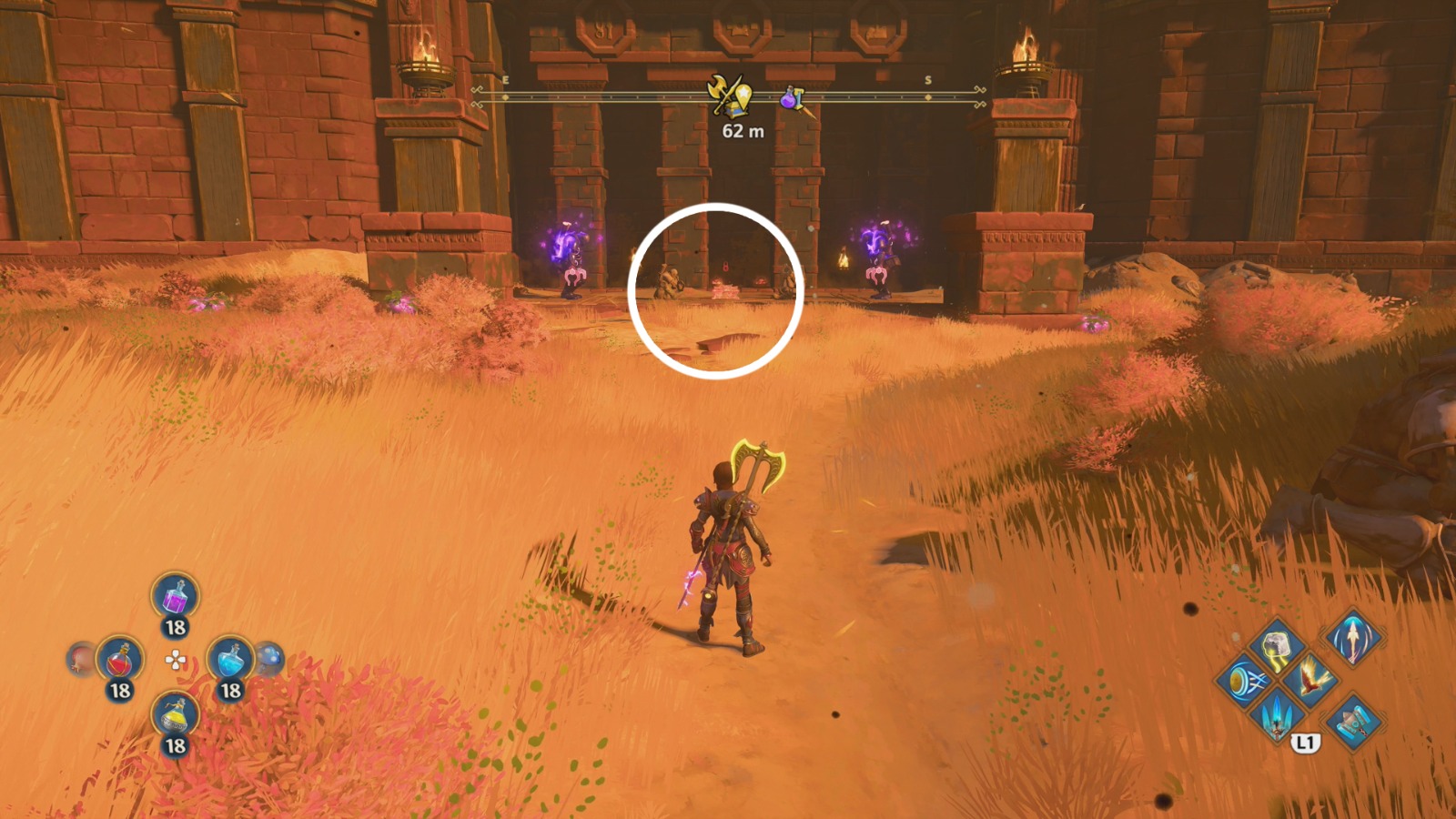The image size is (1456, 819).
Task: Click the E direction marker on the compass
Action: tap(505, 80)
